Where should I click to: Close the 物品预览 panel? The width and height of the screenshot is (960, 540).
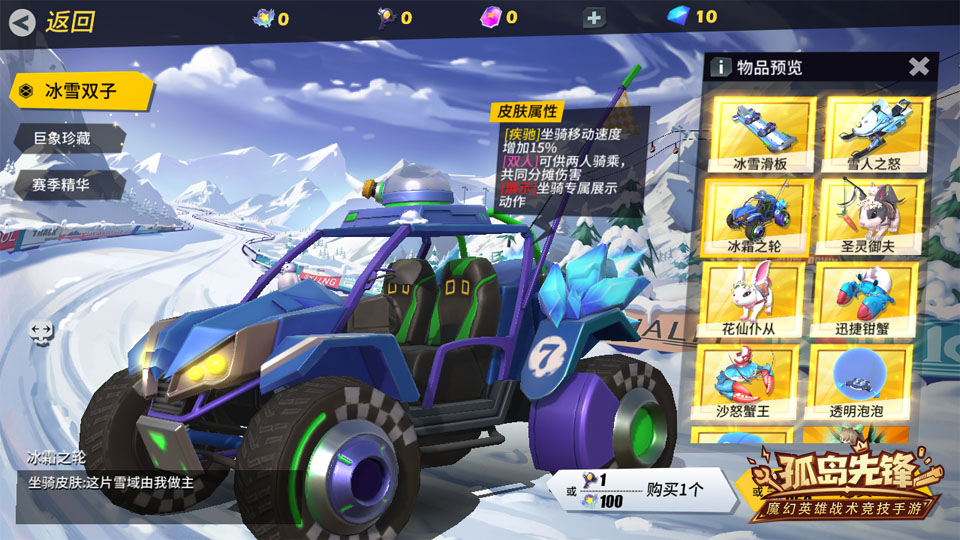(x=919, y=67)
